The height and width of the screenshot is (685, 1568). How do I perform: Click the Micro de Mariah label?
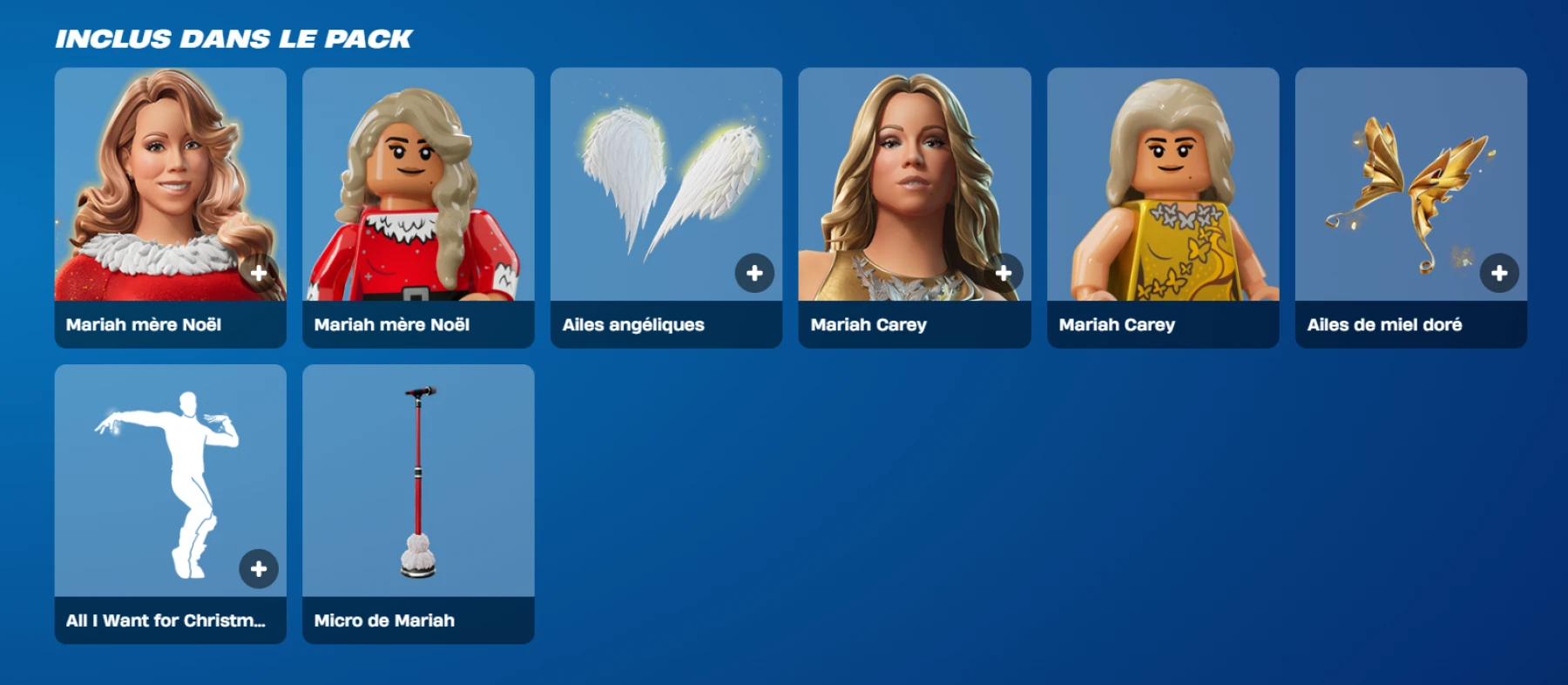pyautogui.click(x=383, y=621)
